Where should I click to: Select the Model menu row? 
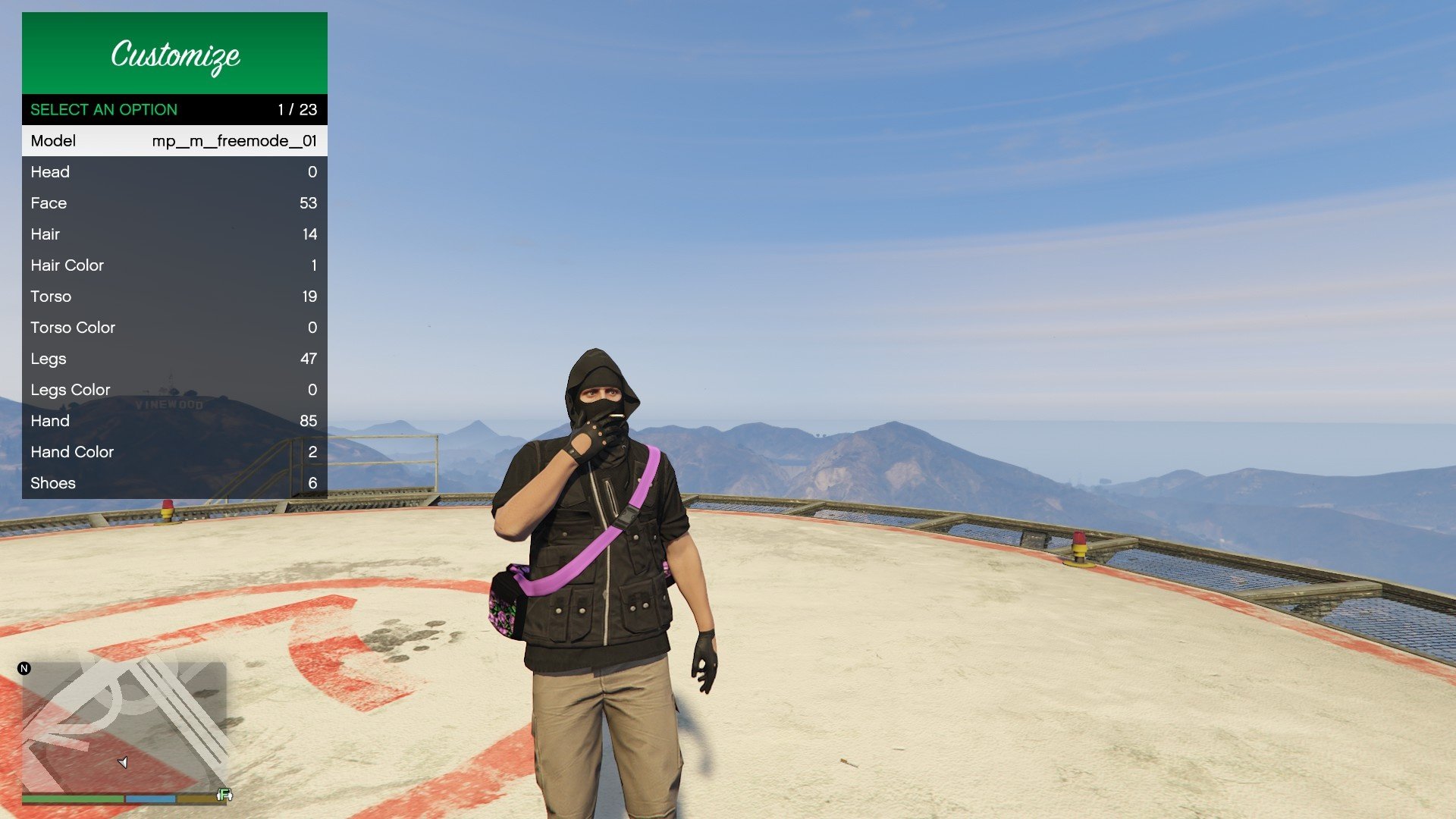174,141
